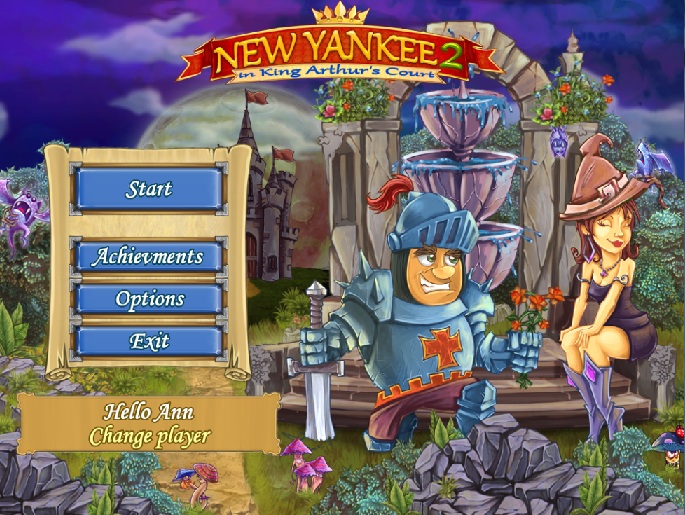Open the Achievments screen

click(x=148, y=257)
